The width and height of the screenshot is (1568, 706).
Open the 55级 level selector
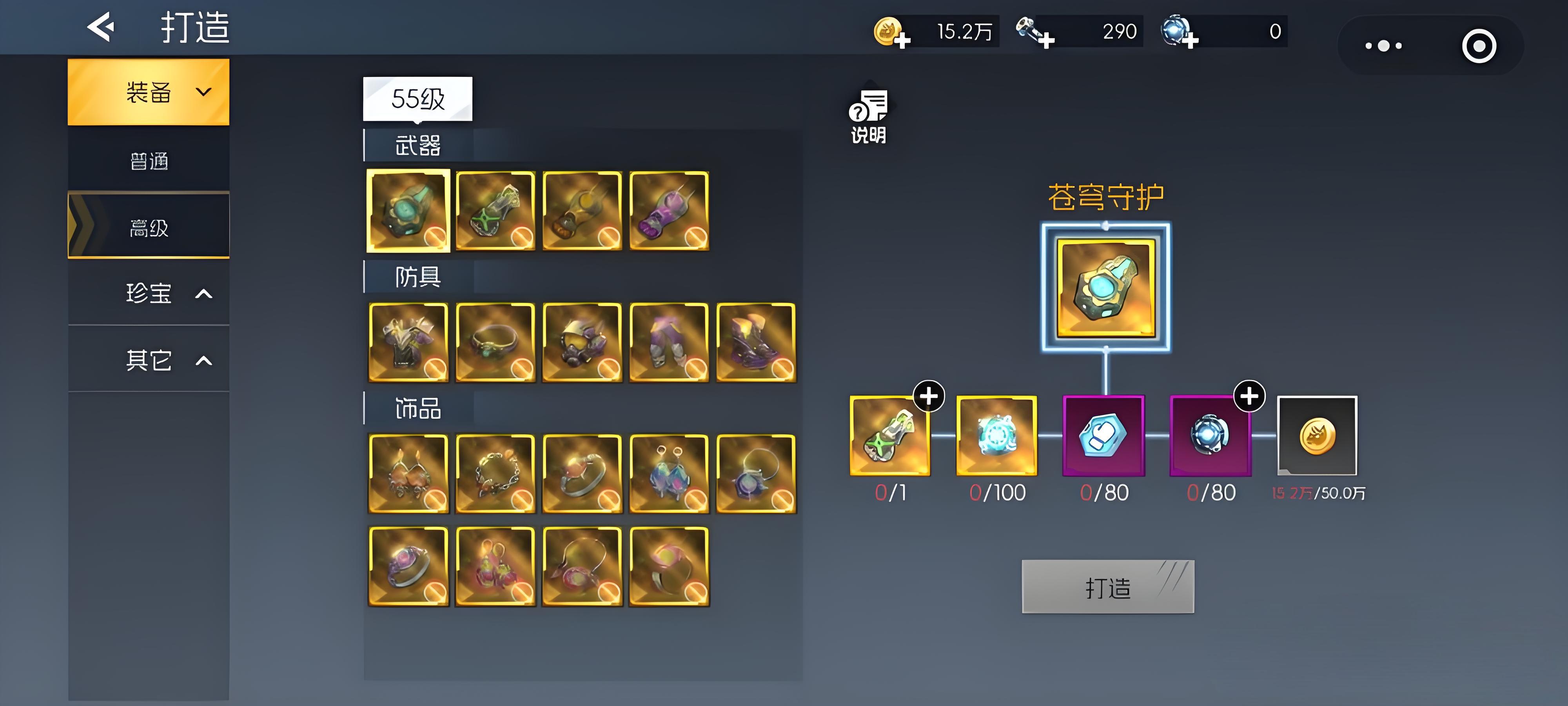pos(417,99)
